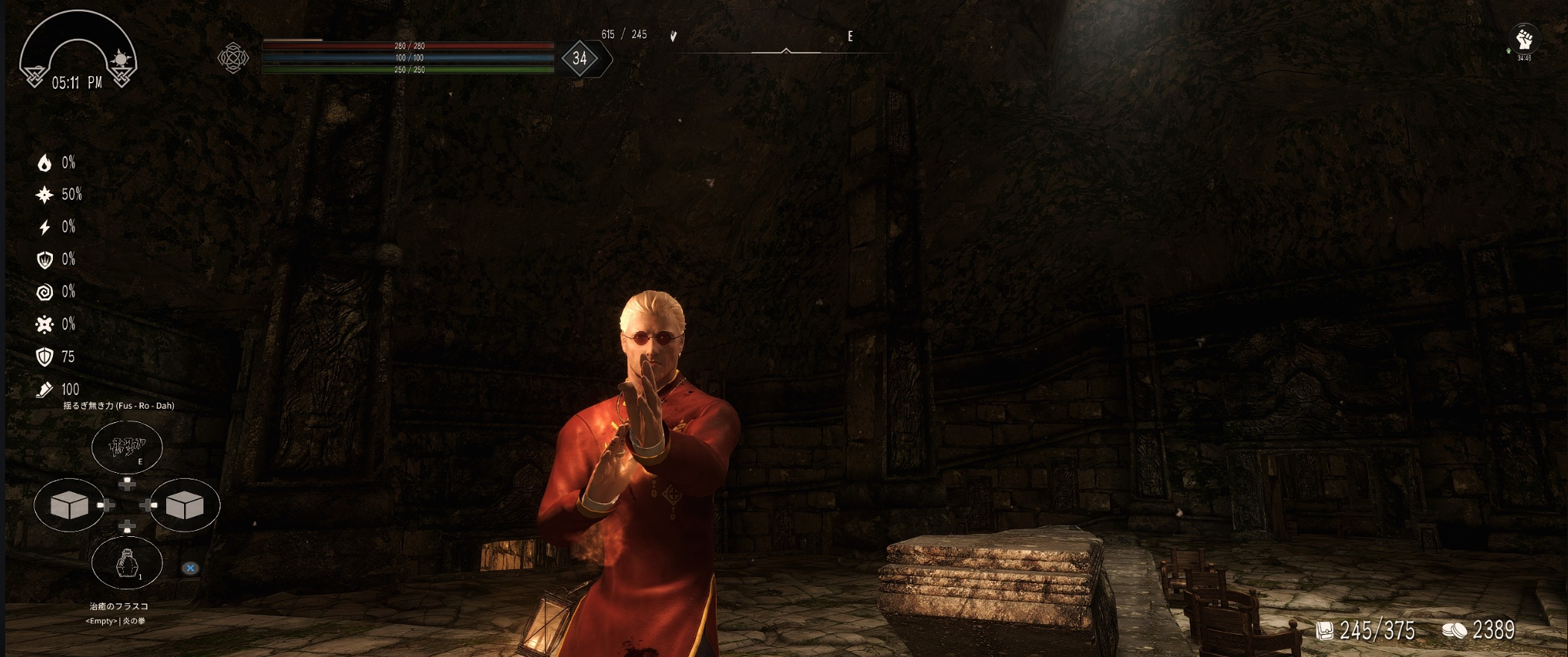Click the carry weight icon
The width and height of the screenshot is (1568, 657).
[x=1324, y=631]
